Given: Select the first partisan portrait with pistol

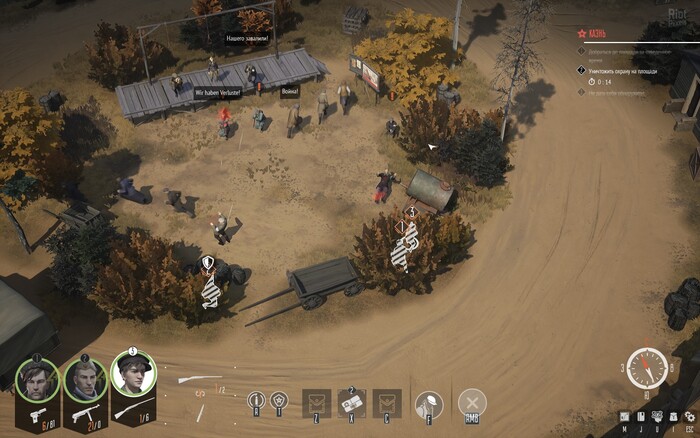Looking at the screenshot, I should (x=36, y=380).
